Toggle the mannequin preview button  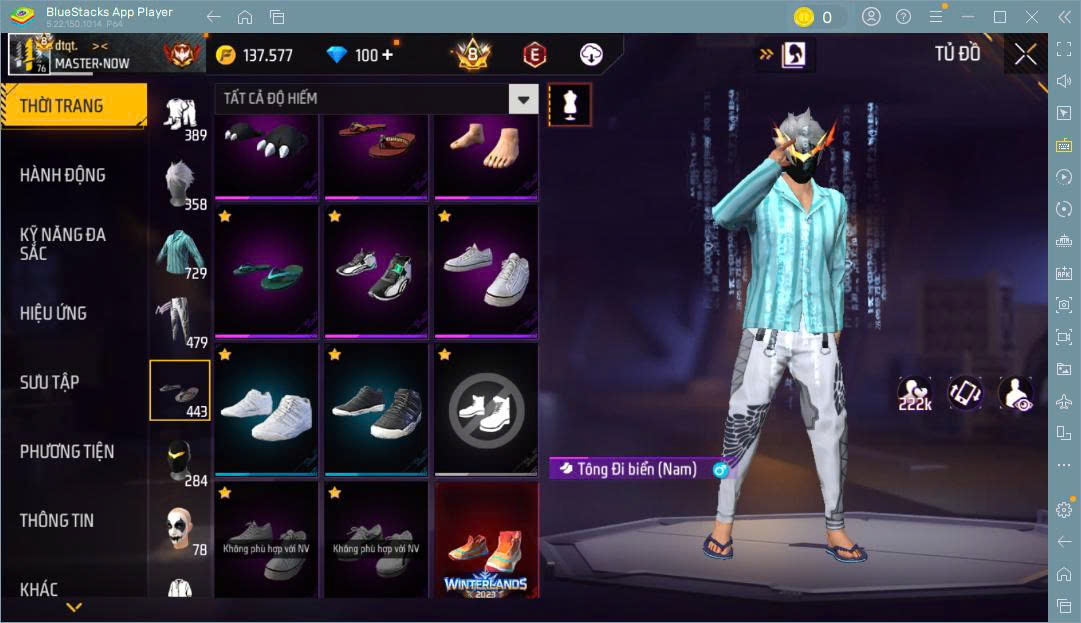coord(570,104)
